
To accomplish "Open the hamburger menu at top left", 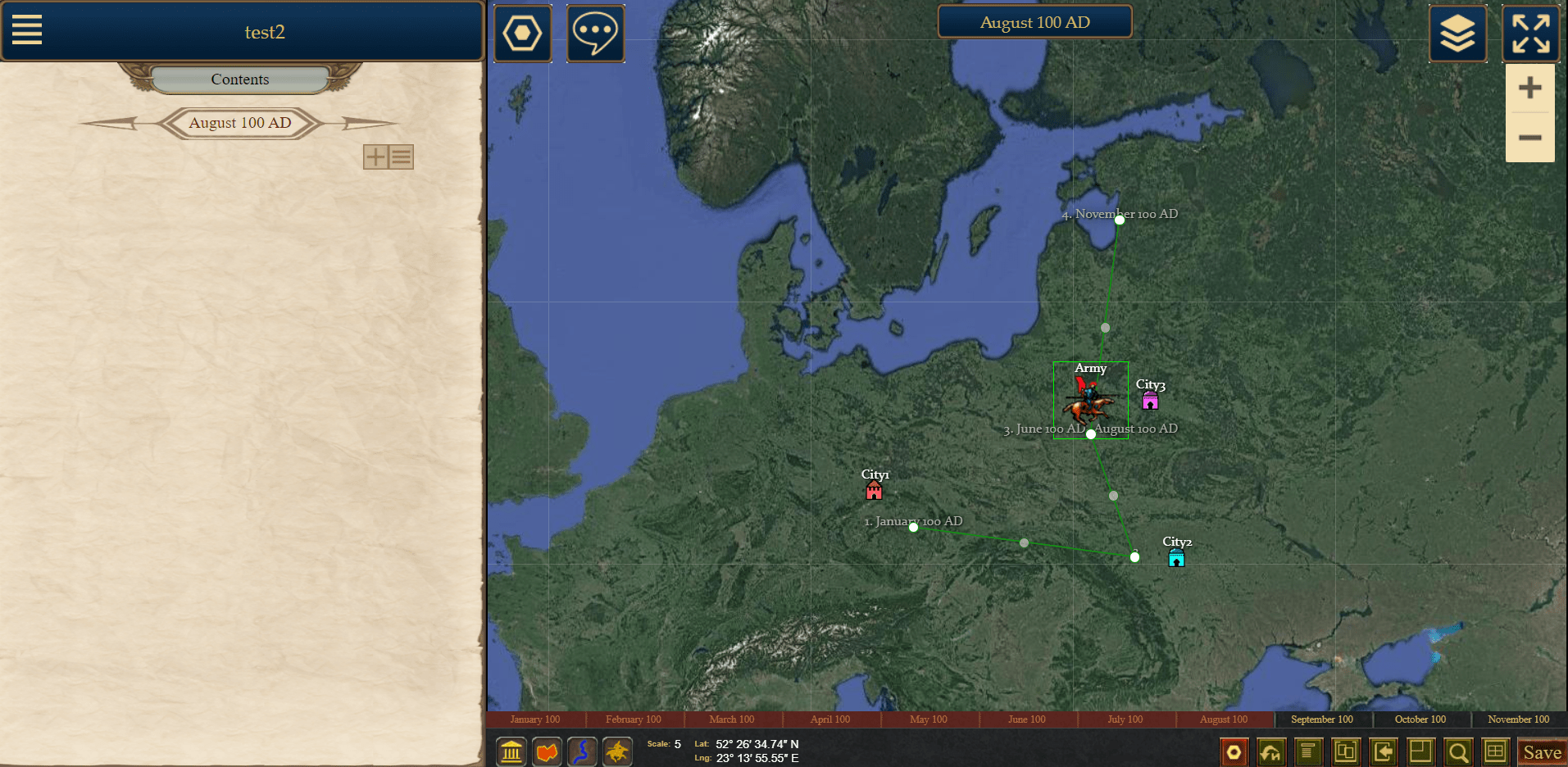I will click(x=27, y=30).
